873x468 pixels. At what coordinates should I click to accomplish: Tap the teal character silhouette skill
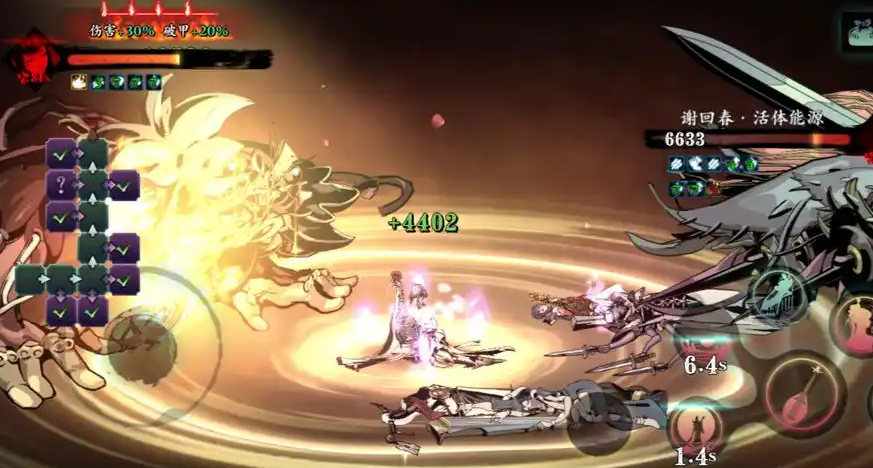[776, 295]
